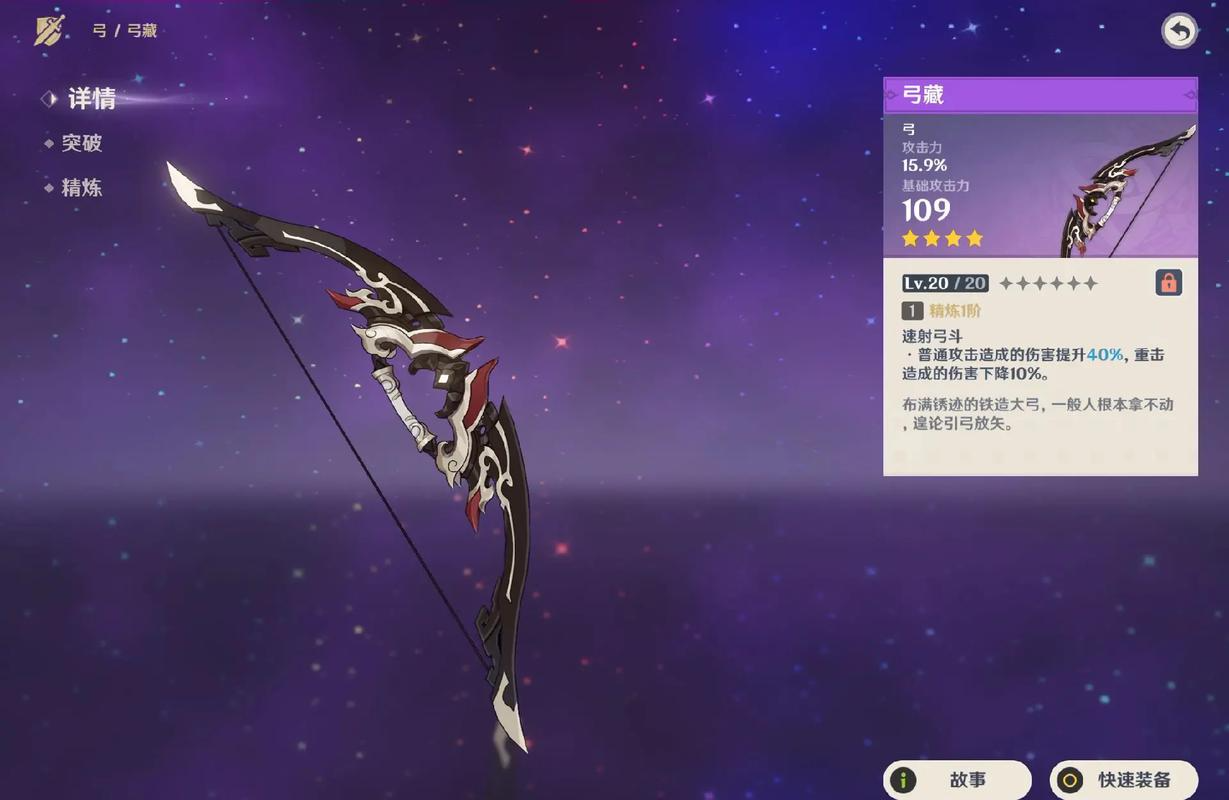This screenshot has height=800, width=1229.
Task: Click the back arrow button
Action: pos(1180,32)
